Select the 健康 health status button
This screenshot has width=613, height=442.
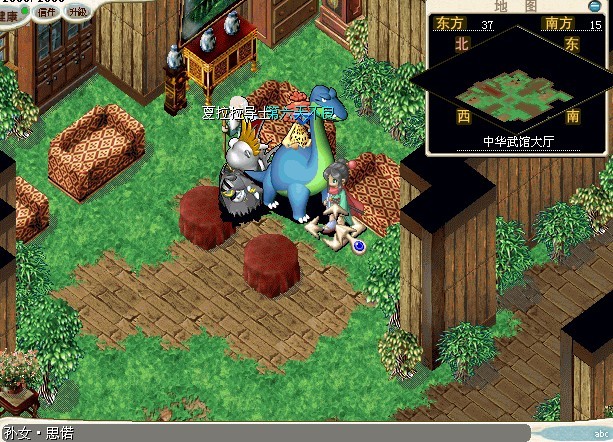point(10,14)
